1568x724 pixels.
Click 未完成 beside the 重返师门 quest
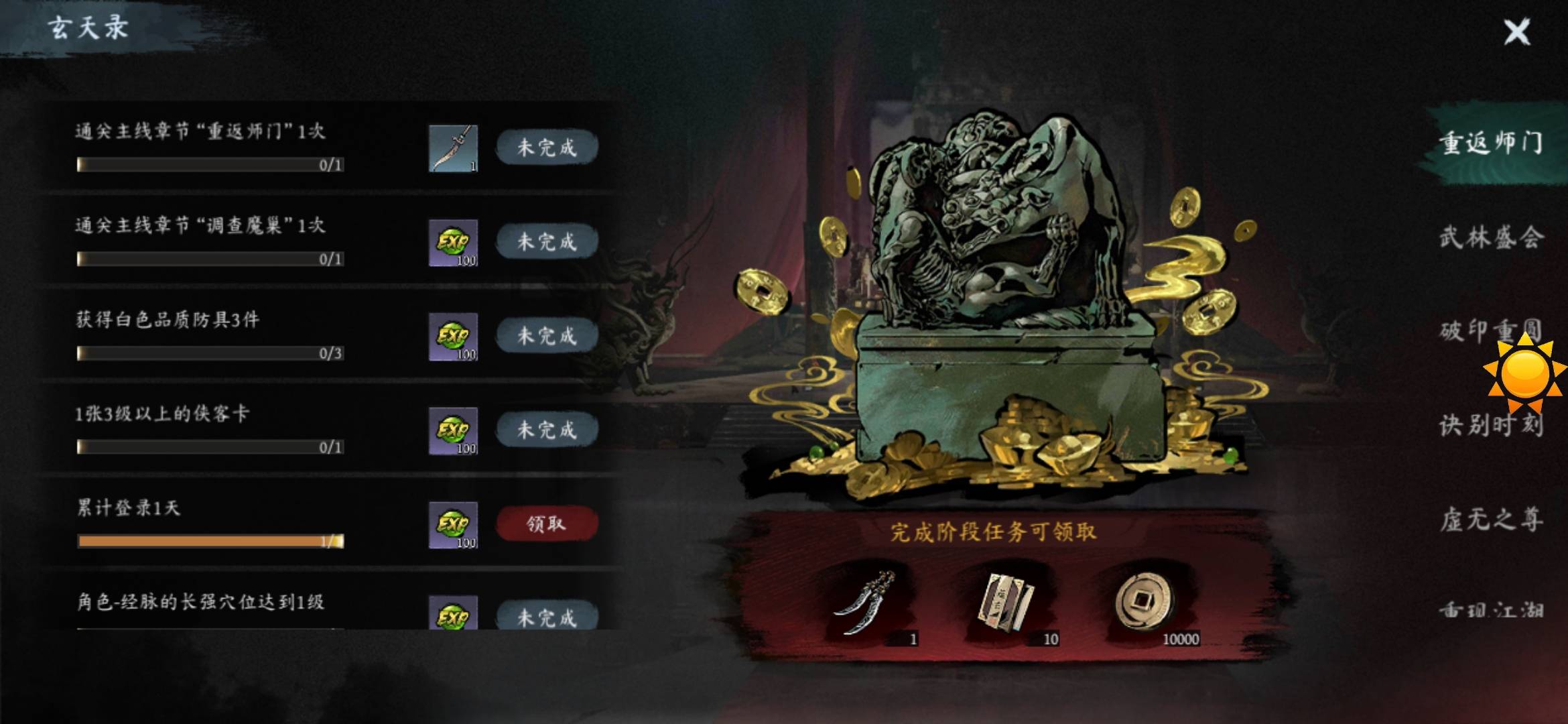point(547,148)
